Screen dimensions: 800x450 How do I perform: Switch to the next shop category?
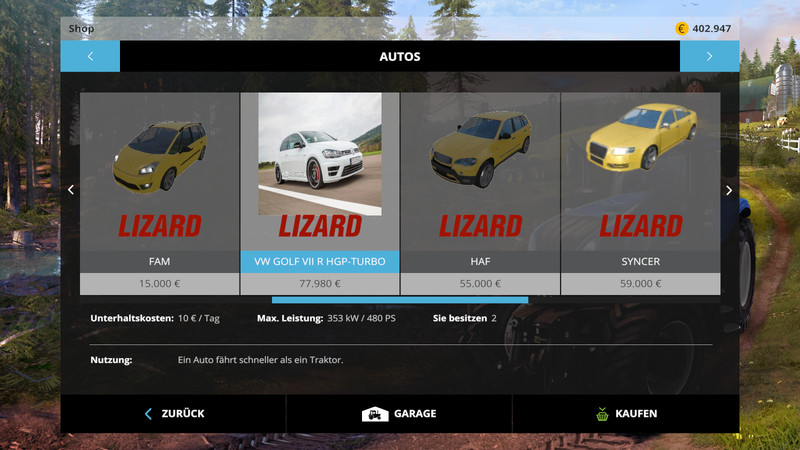pos(709,56)
